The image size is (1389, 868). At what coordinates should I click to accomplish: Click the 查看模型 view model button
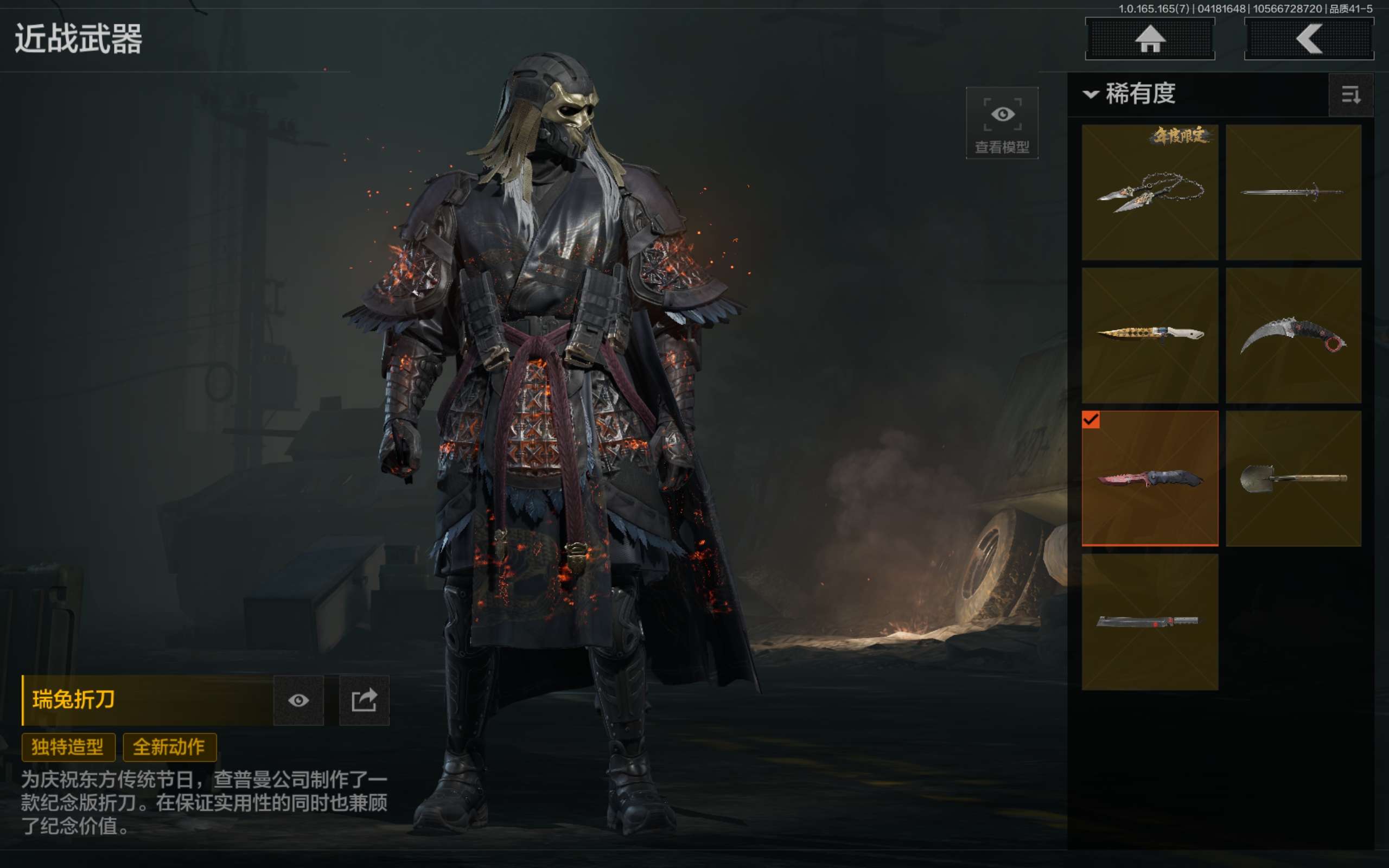point(1002,123)
